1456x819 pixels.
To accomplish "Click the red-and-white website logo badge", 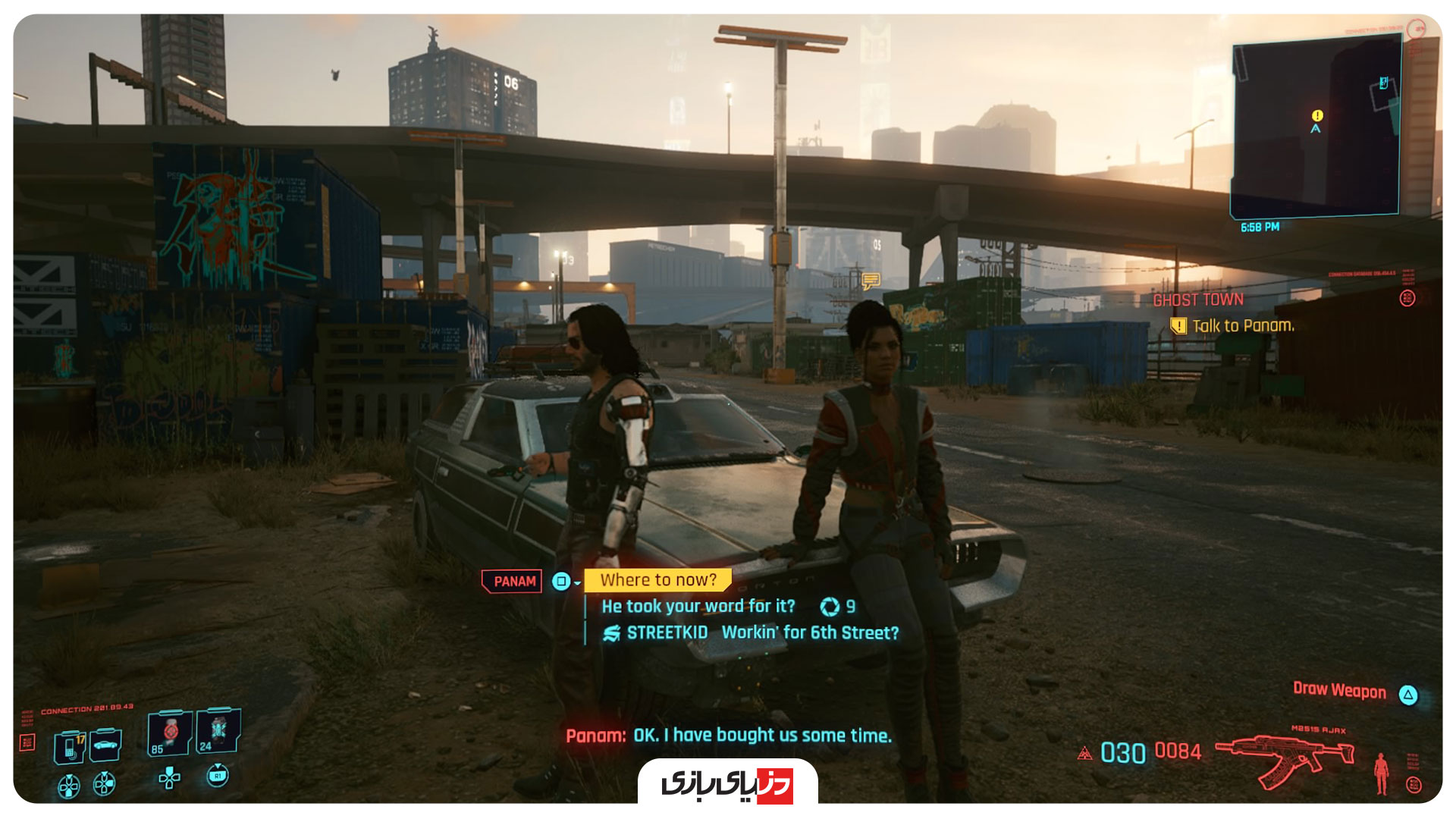I will tap(727, 784).
